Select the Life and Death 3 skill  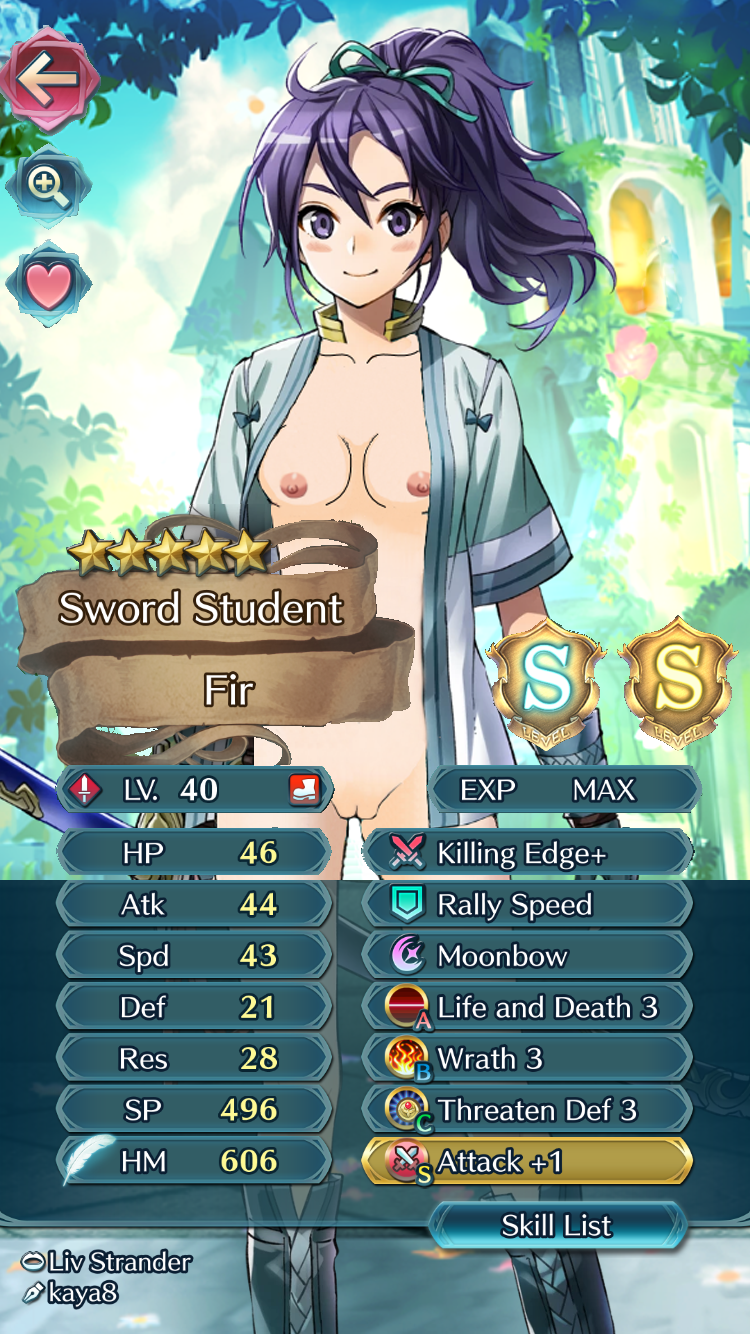click(x=528, y=1008)
